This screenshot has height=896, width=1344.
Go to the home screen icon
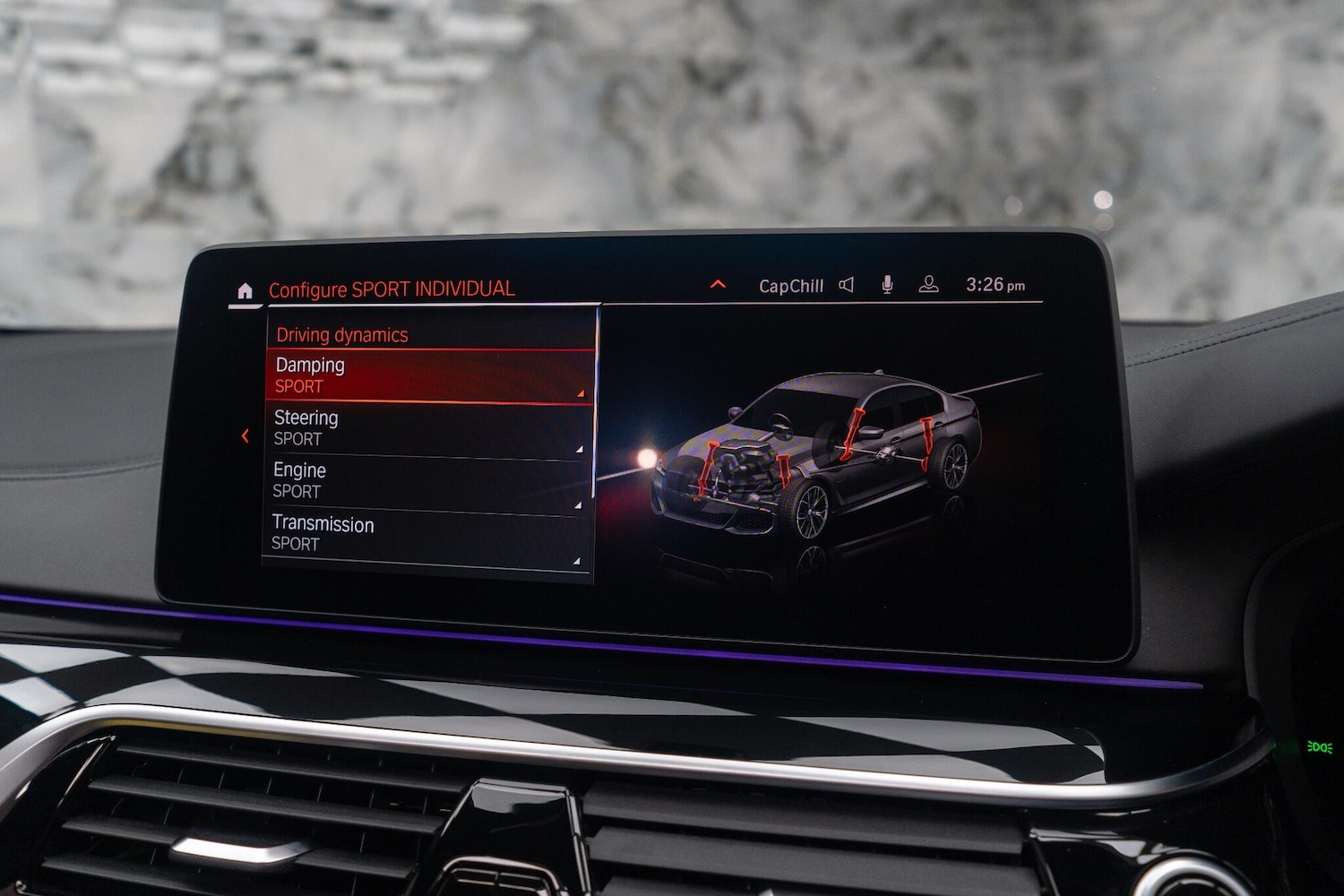tap(245, 291)
